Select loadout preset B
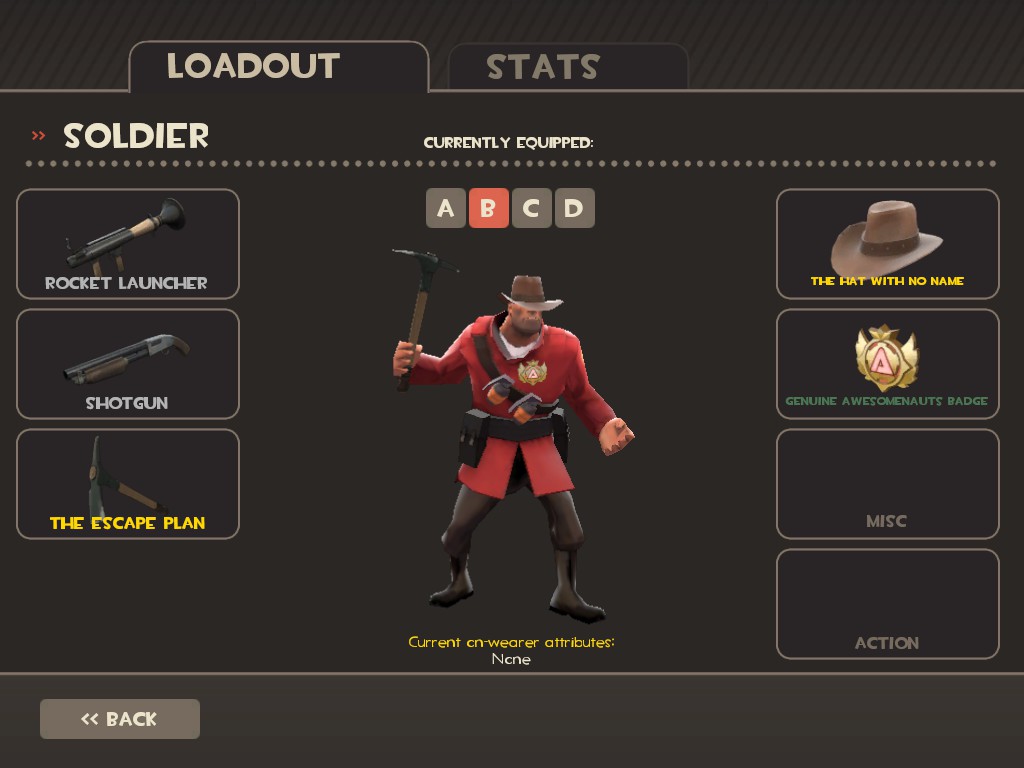Screen dimensions: 1024x768 [x=488, y=208]
